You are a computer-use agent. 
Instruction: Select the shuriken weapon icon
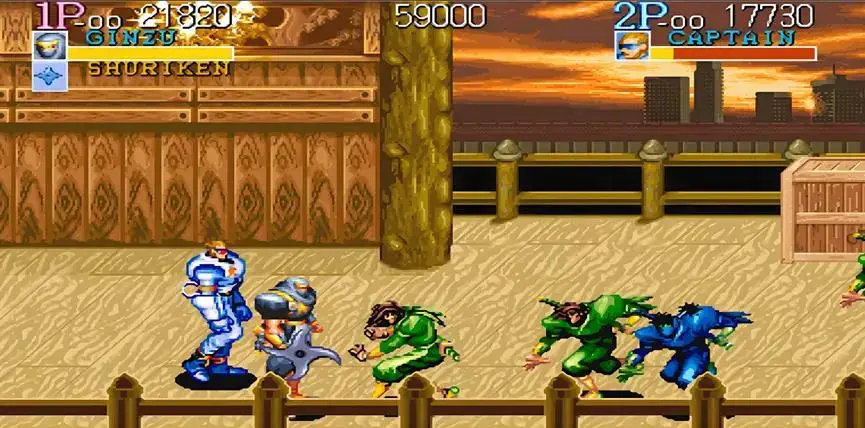[x=50, y=76]
